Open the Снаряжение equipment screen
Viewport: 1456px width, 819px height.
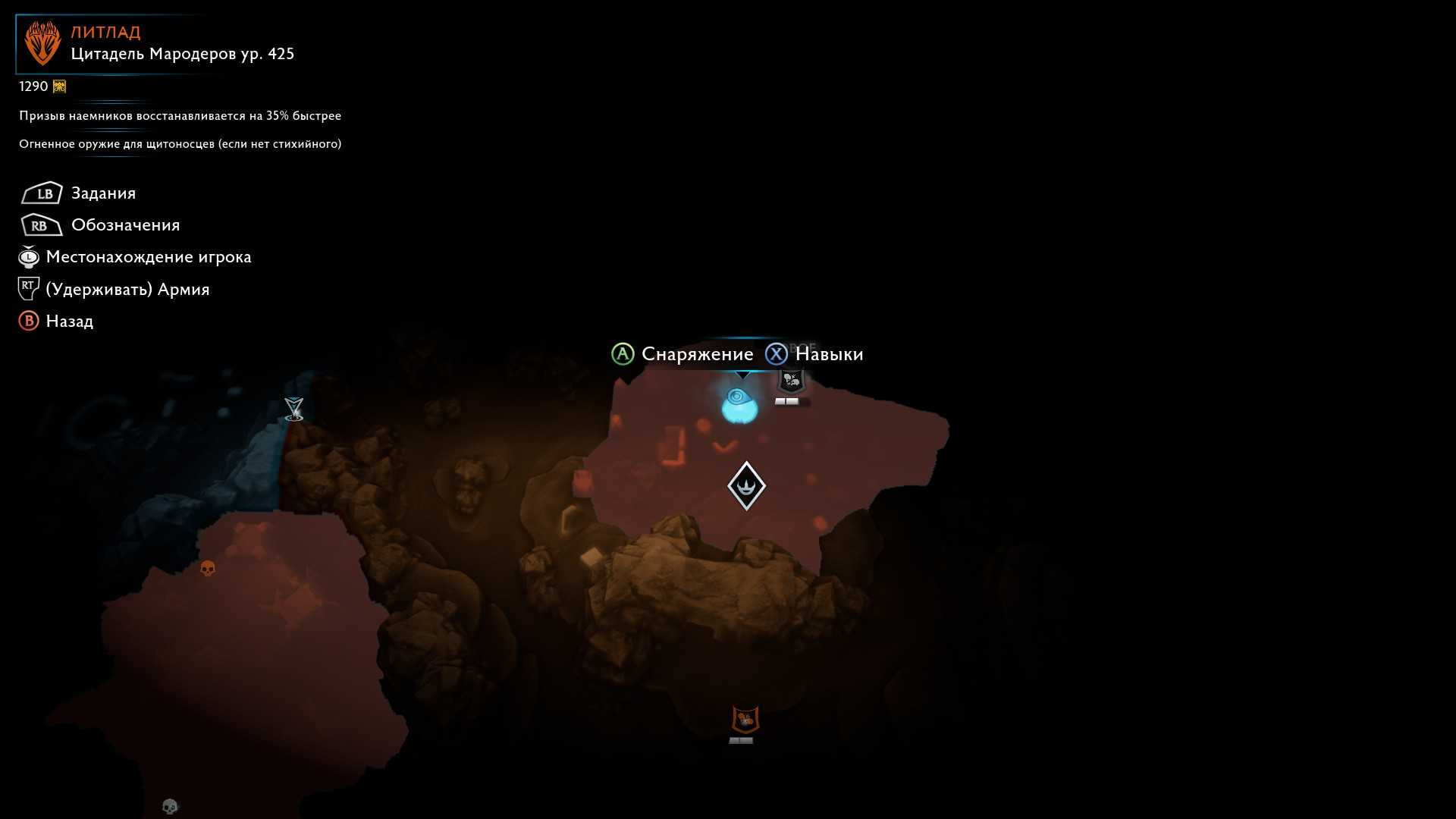coord(697,354)
